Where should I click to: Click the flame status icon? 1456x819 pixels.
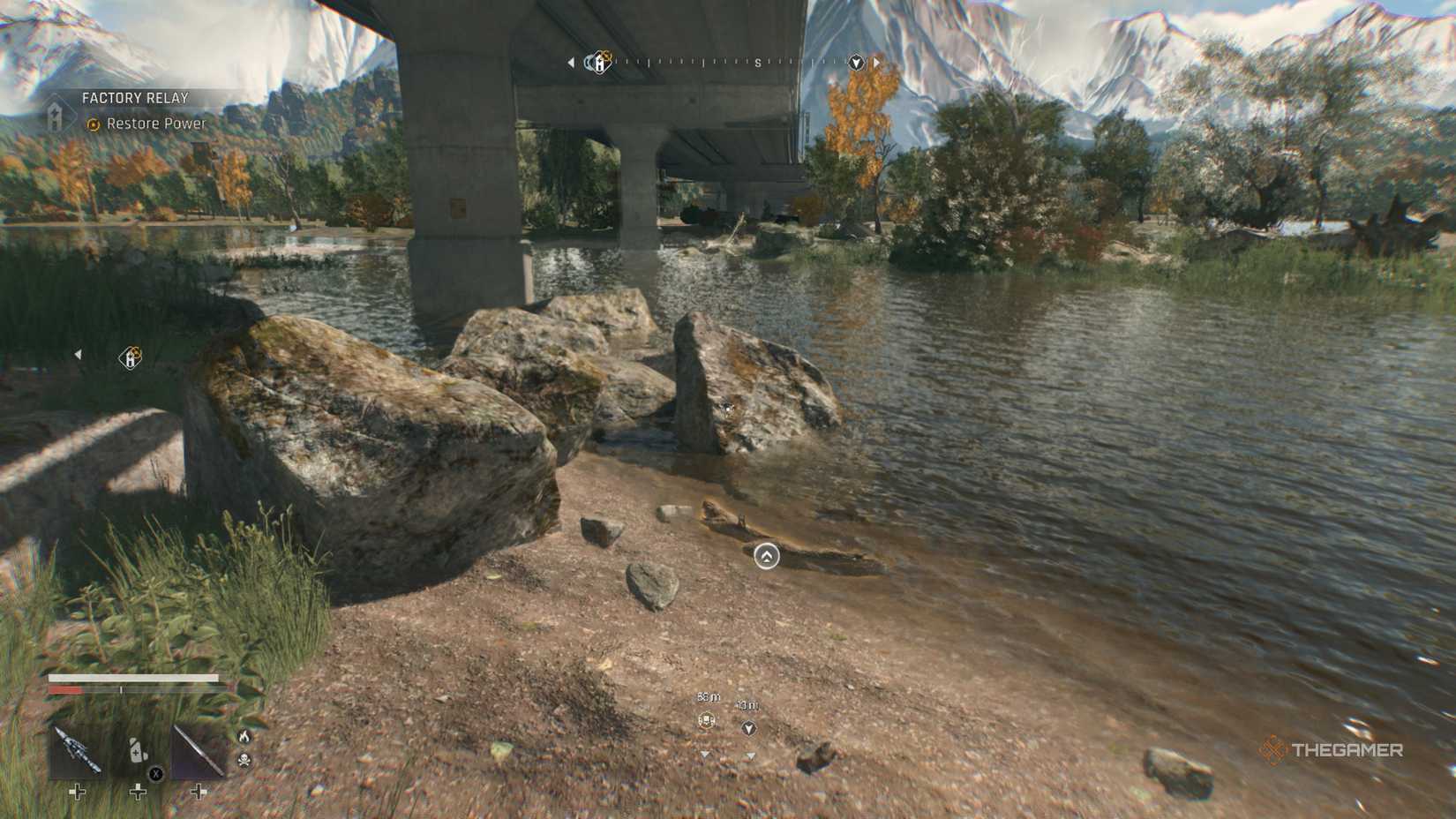point(244,736)
